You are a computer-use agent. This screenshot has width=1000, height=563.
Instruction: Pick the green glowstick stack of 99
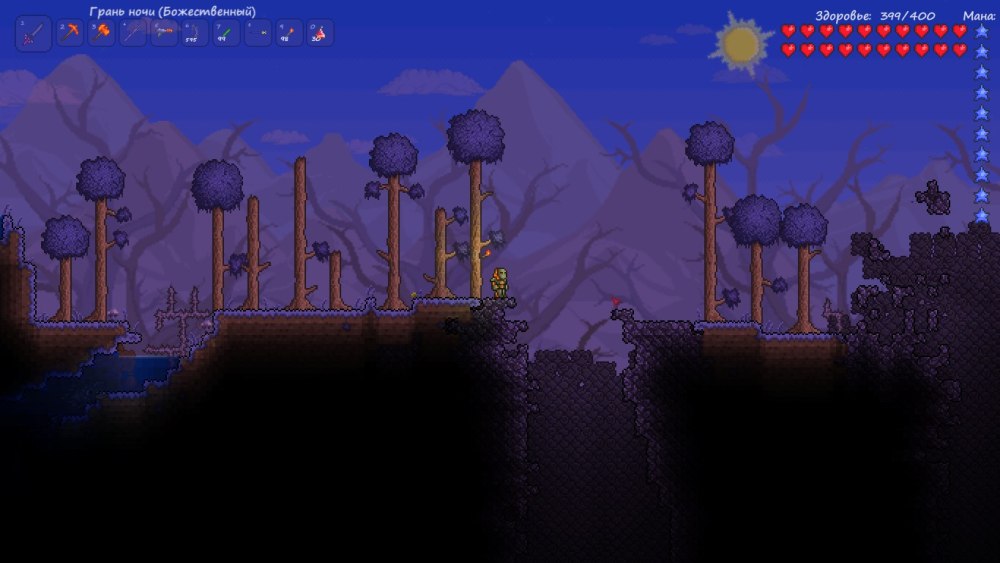[x=226, y=33]
